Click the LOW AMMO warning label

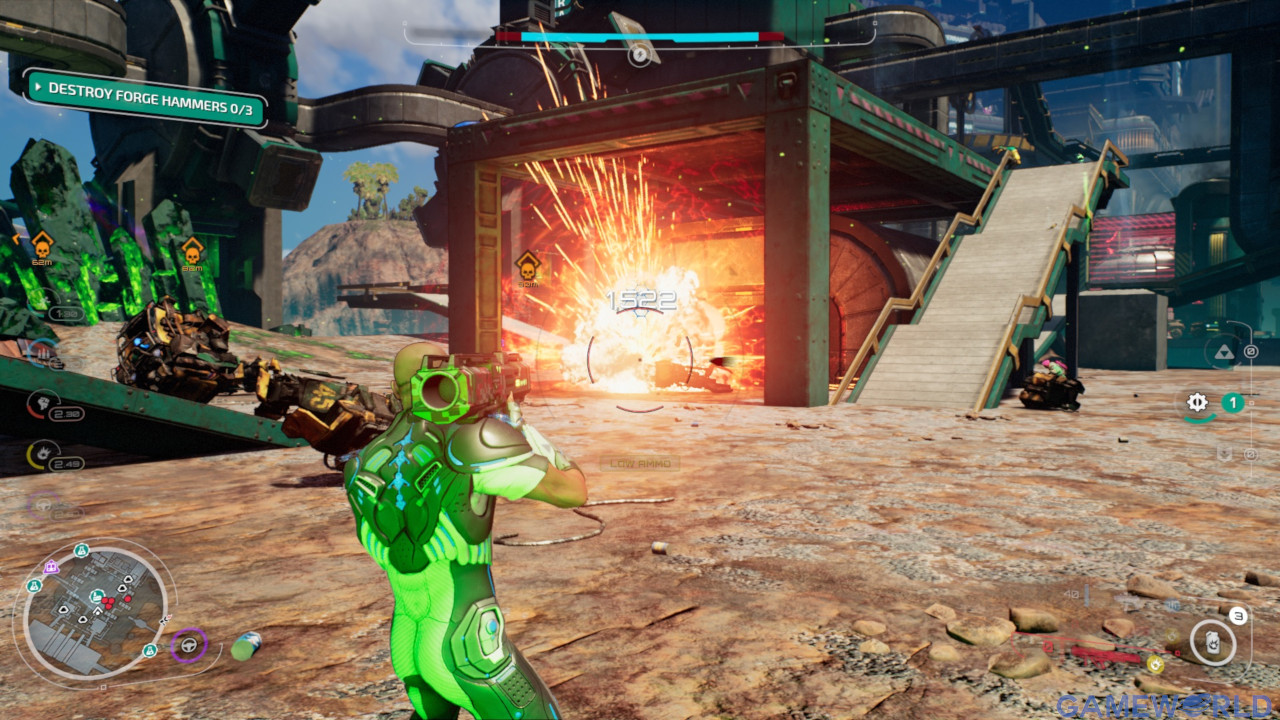tap(643, 464)
